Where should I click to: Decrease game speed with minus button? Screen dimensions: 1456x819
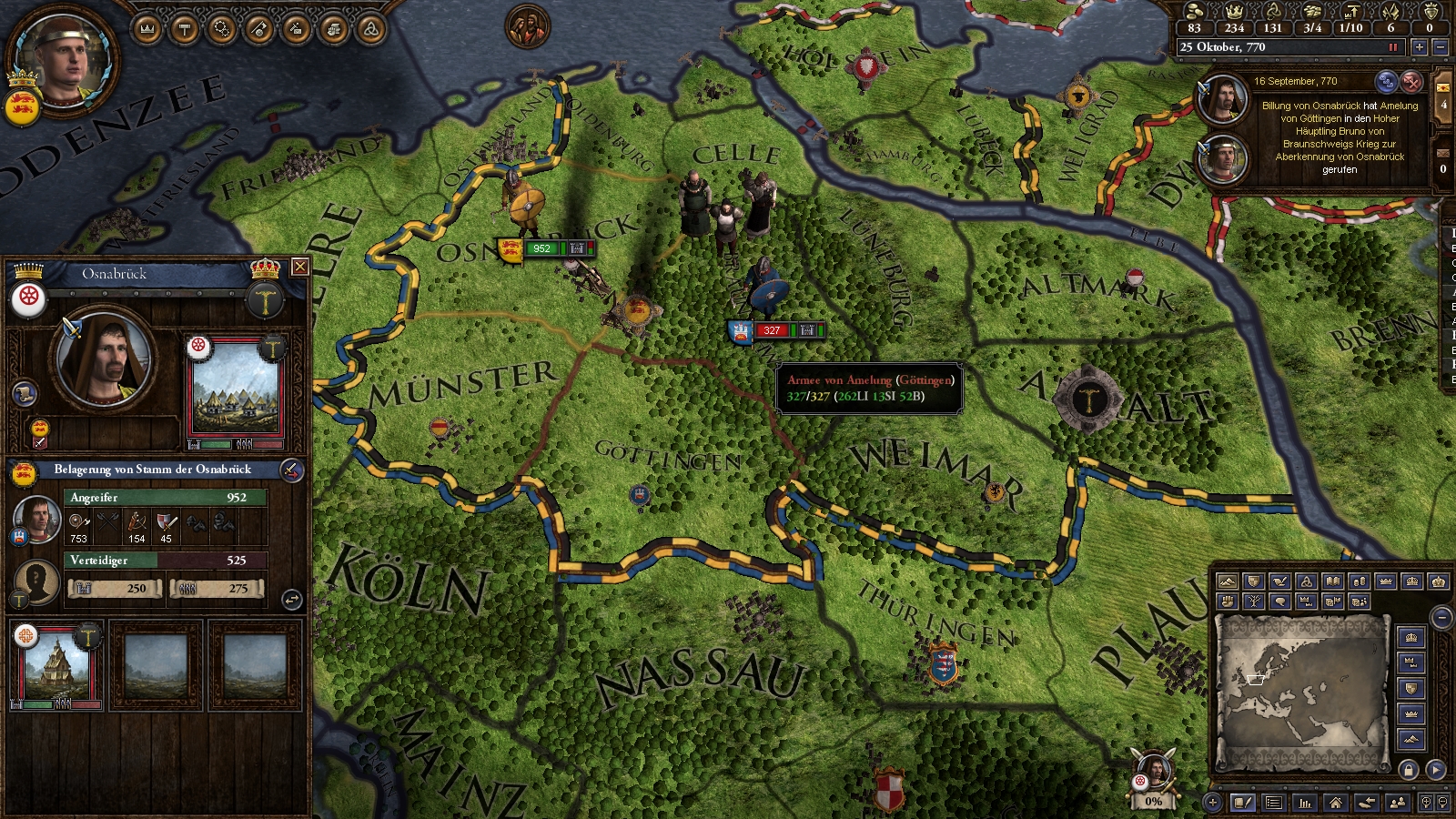[x=1440, y=47]
